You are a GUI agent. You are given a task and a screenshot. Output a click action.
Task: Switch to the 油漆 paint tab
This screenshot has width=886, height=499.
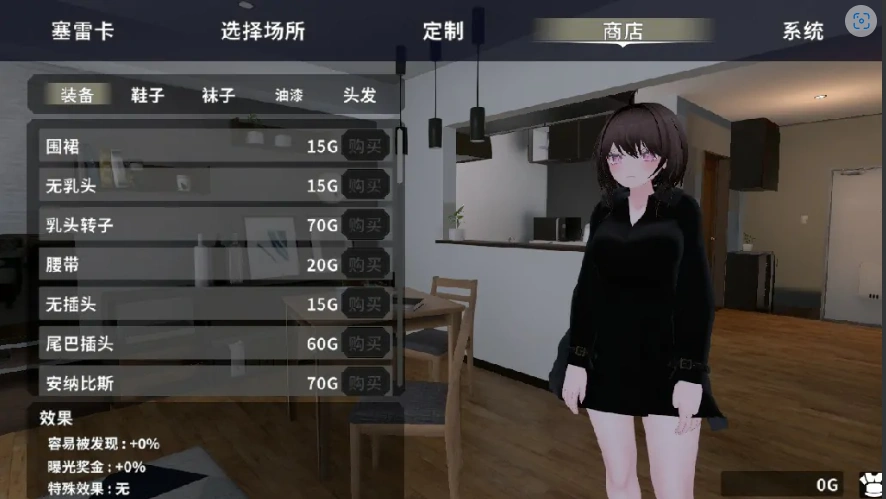click(289, 95)
